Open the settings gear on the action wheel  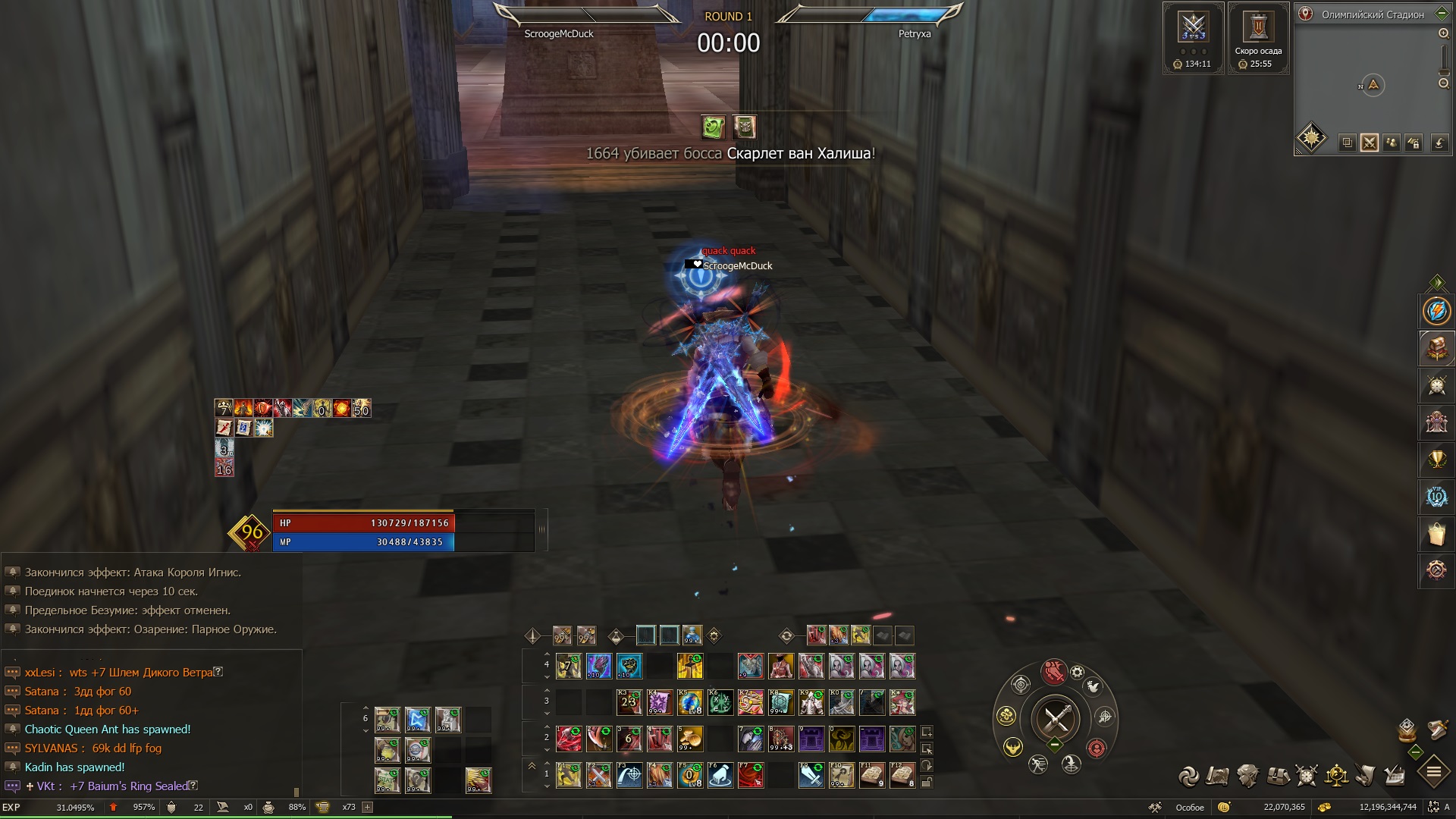tap(1077, 673)
